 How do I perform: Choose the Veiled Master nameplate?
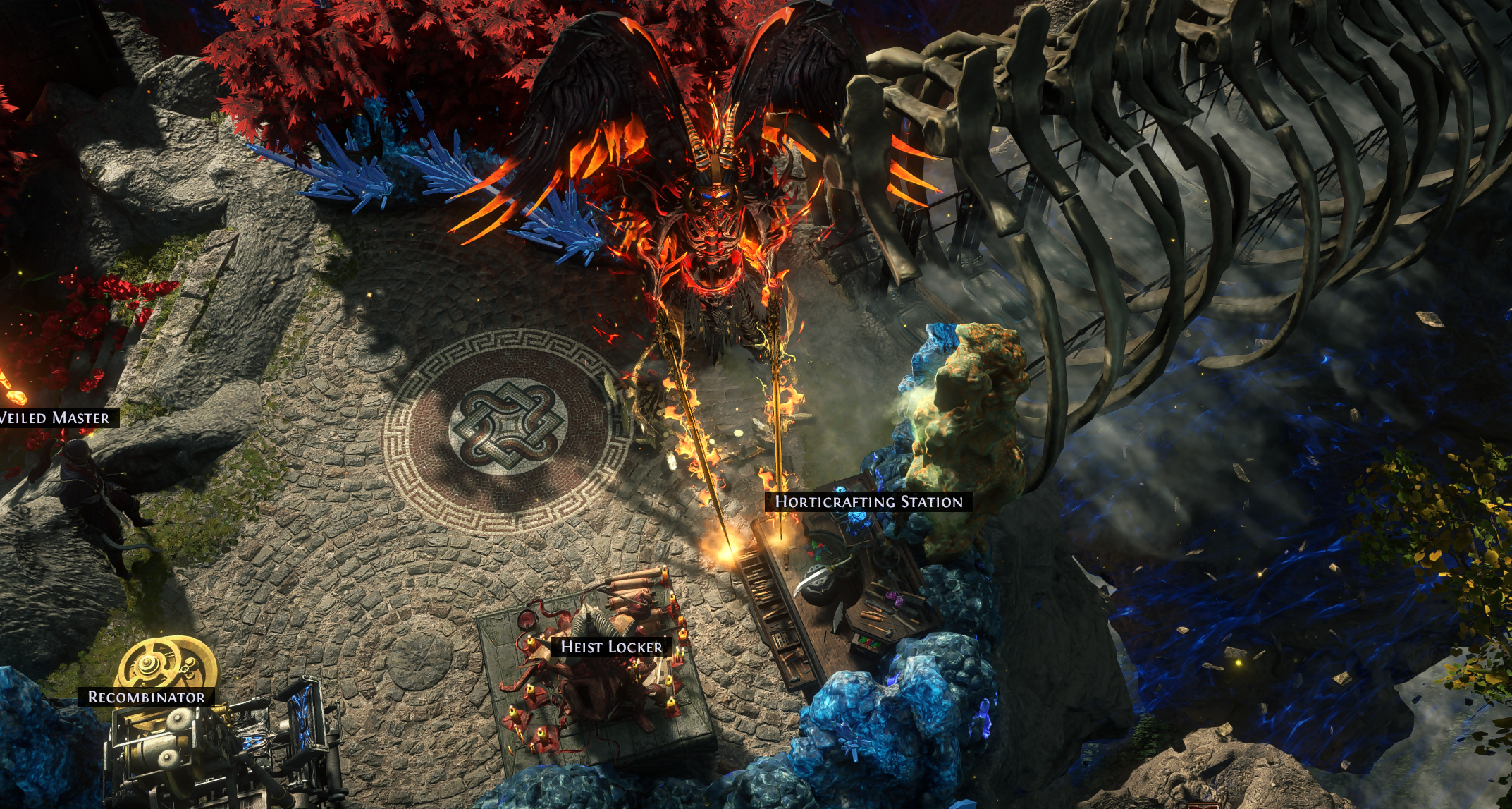tap(56, 418)
